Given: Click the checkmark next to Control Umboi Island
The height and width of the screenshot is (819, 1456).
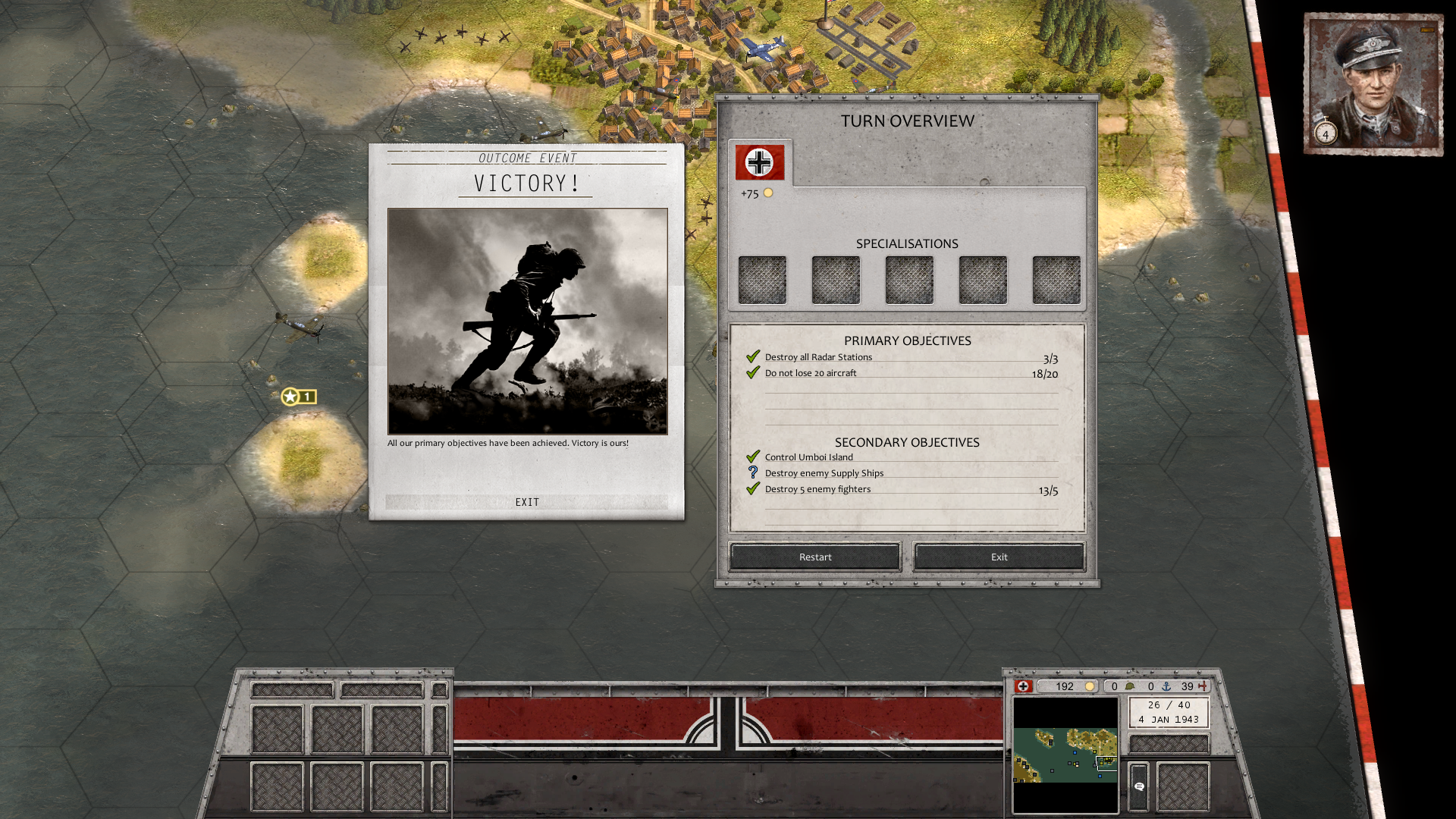Looking at the screenshot, I should [753, 456].
